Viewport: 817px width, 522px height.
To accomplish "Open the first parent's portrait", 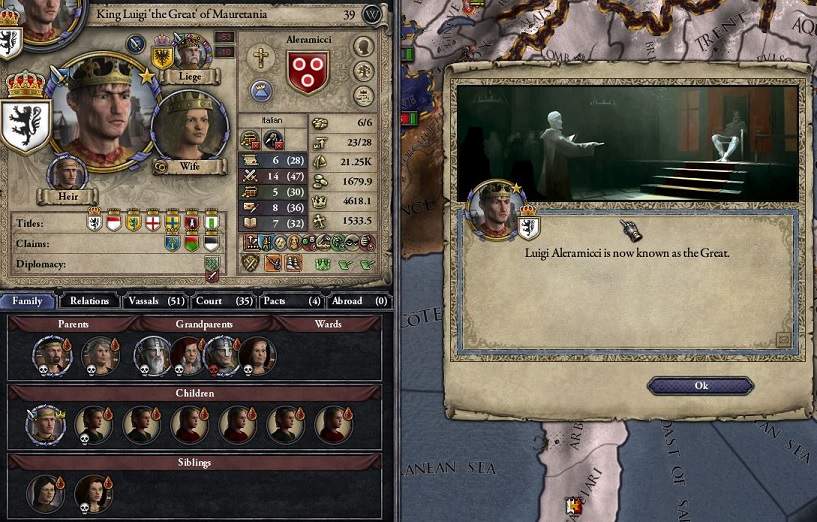I will point(50,355).
